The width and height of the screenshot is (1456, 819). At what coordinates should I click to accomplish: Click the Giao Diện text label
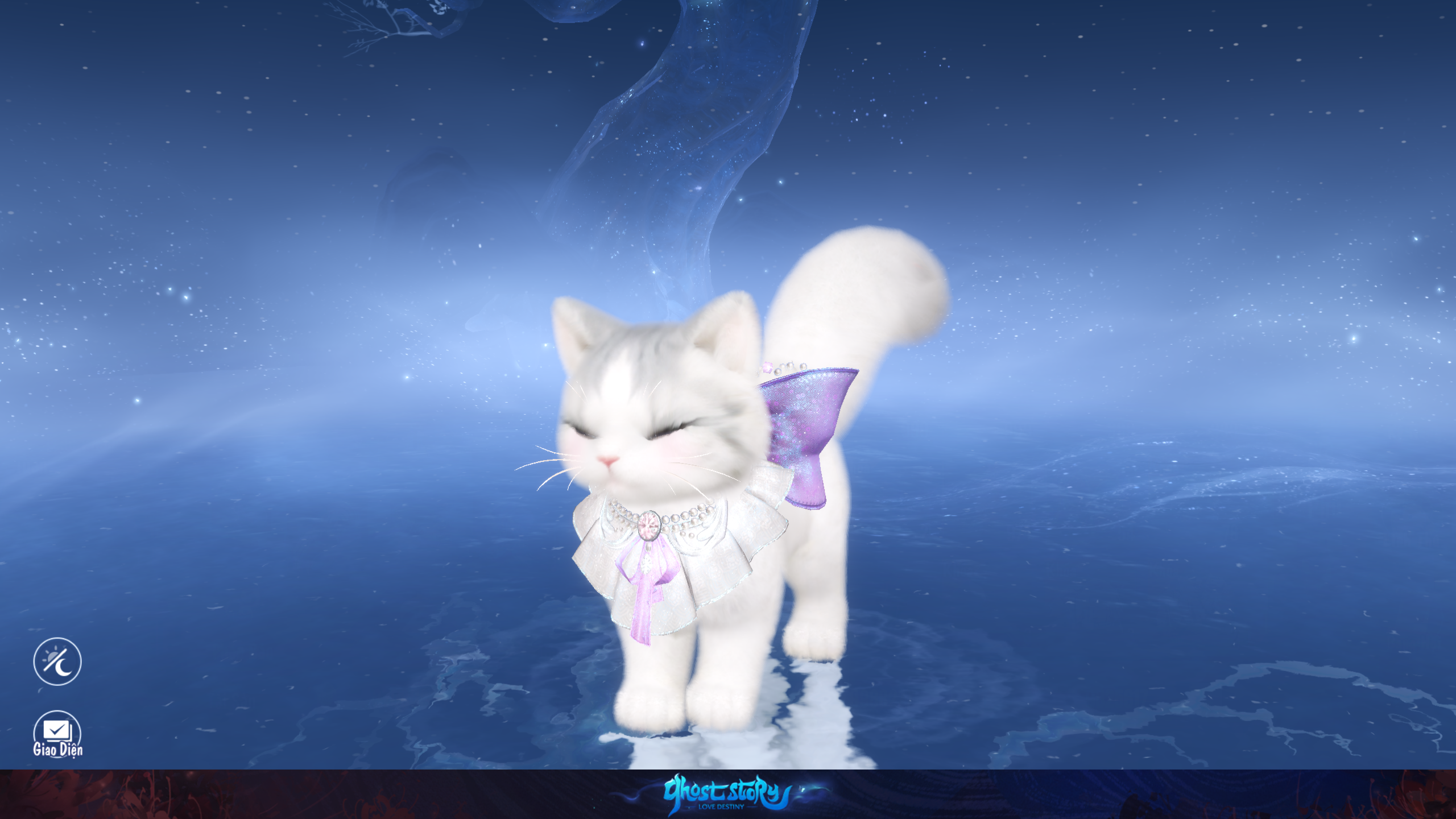(58, 750)
